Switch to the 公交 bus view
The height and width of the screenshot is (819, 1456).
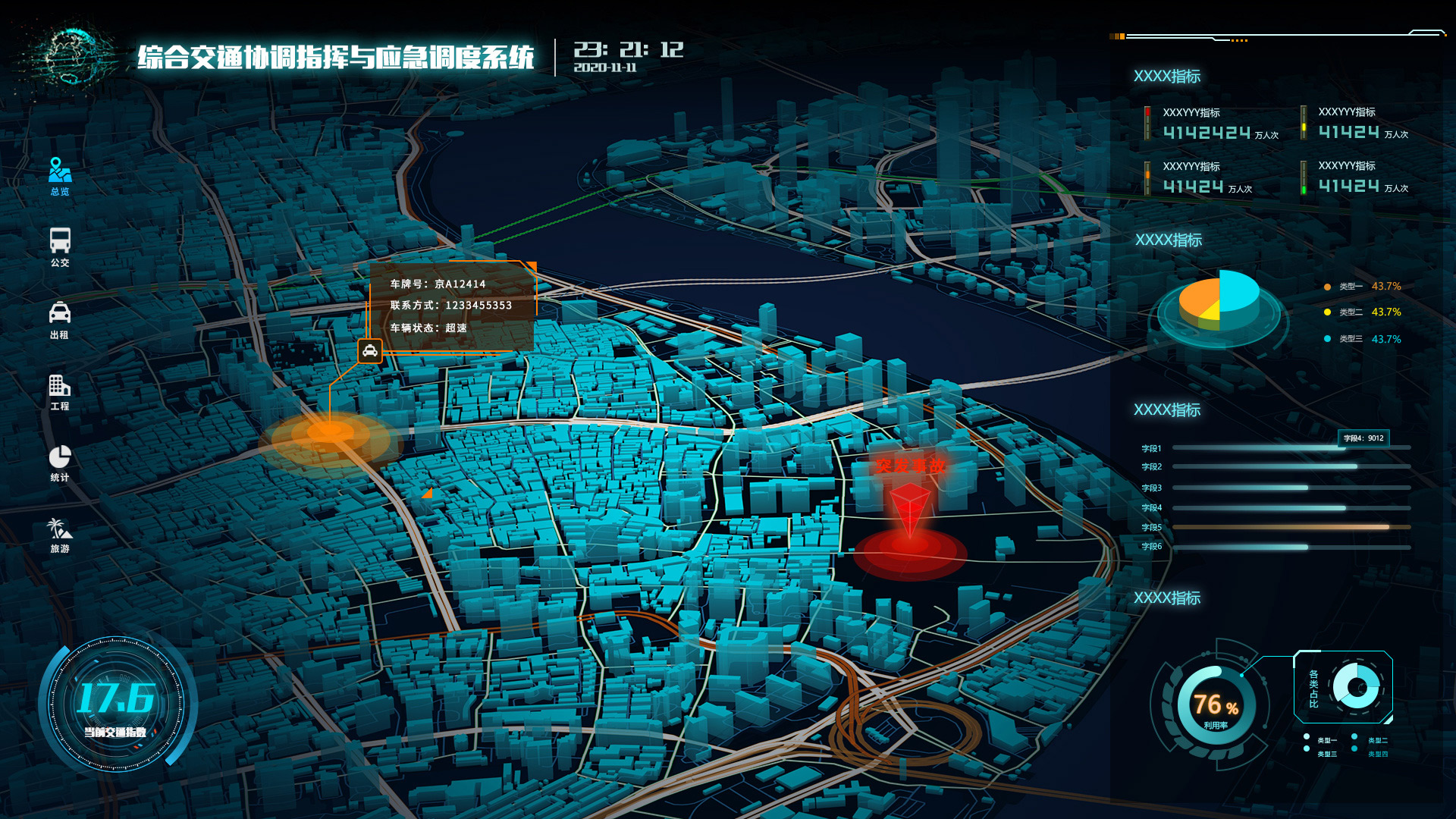click(60, 247)
